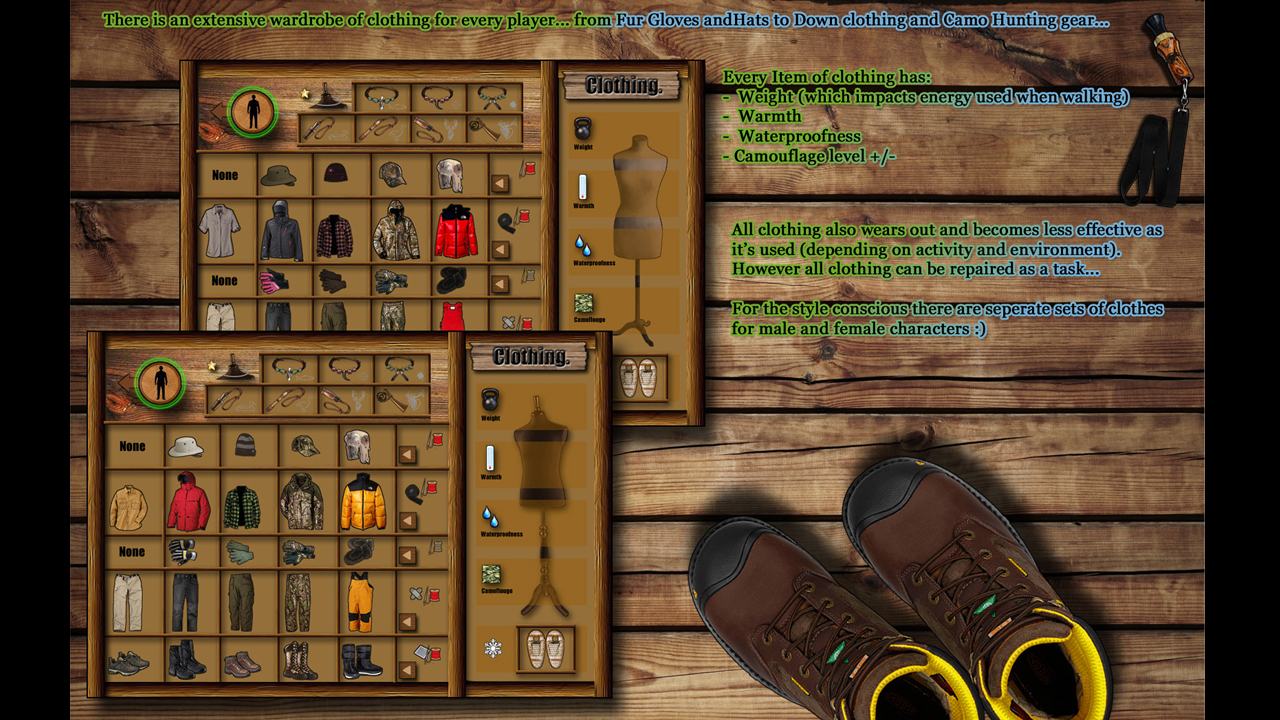The image size is (1280, 720).
Task: Select the snowshoes slot beside the snowflake
Action: pyautogui.click(x=546, y=648)
